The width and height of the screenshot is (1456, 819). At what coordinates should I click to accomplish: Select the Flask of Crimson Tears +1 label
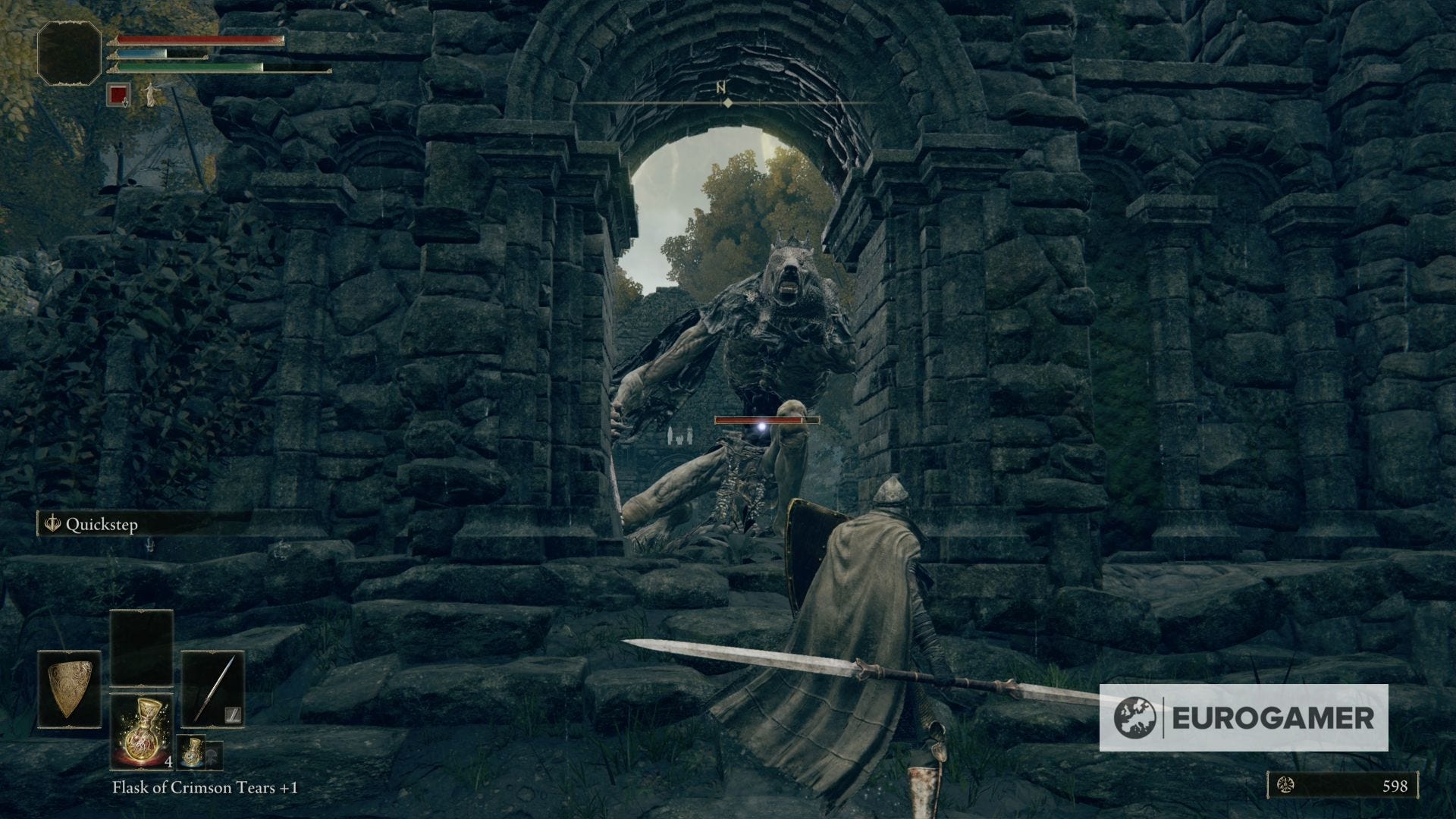(x=203, y=787)
